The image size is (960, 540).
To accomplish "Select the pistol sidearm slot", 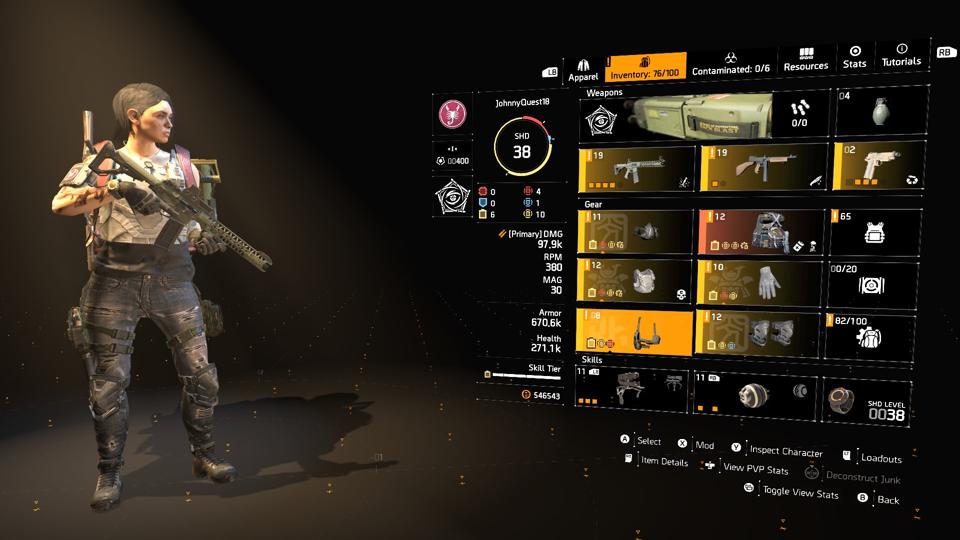I will pos(873,165).
